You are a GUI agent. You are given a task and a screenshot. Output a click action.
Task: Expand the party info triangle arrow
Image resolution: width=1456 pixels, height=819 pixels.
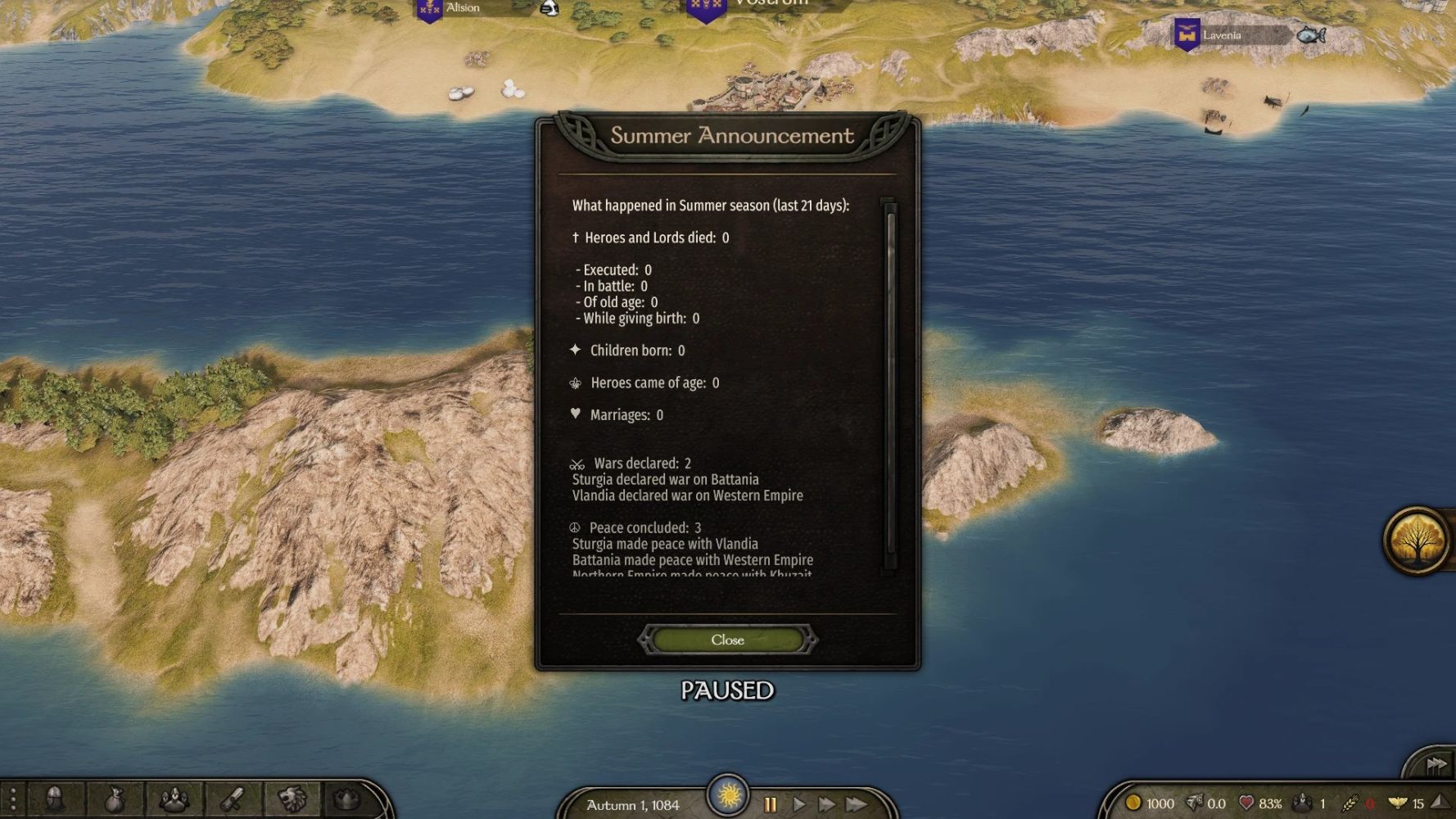click(x=1440, y=803)
